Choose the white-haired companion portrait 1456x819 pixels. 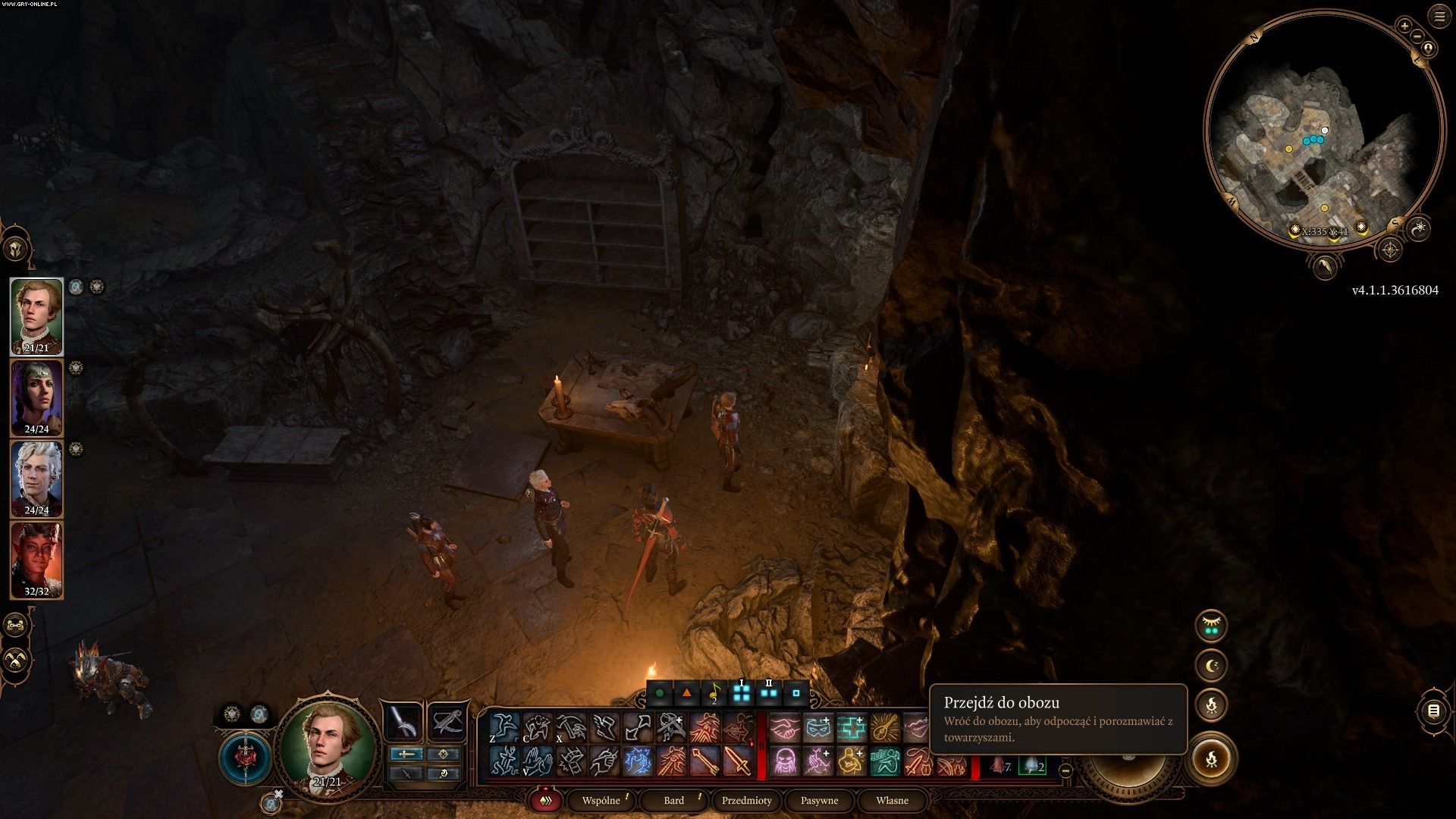[x=36, y=479]
